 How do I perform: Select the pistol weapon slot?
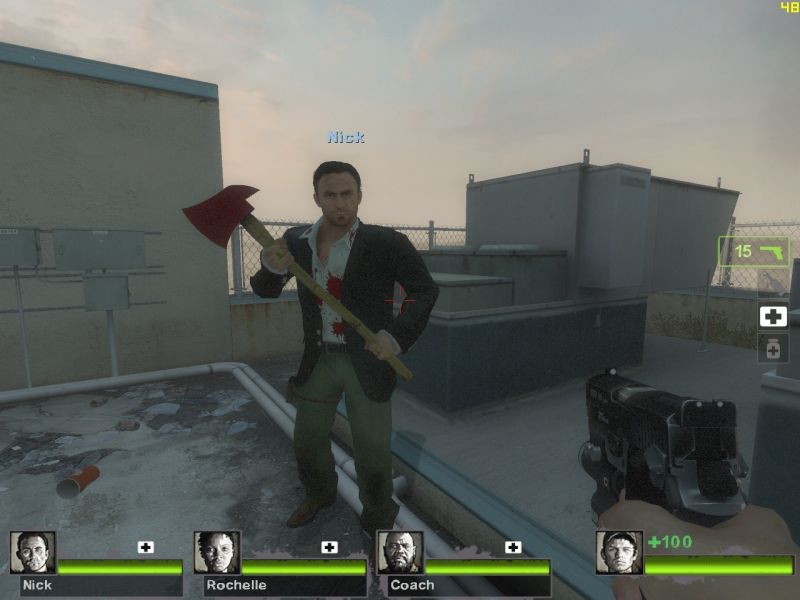coord(753,251)
